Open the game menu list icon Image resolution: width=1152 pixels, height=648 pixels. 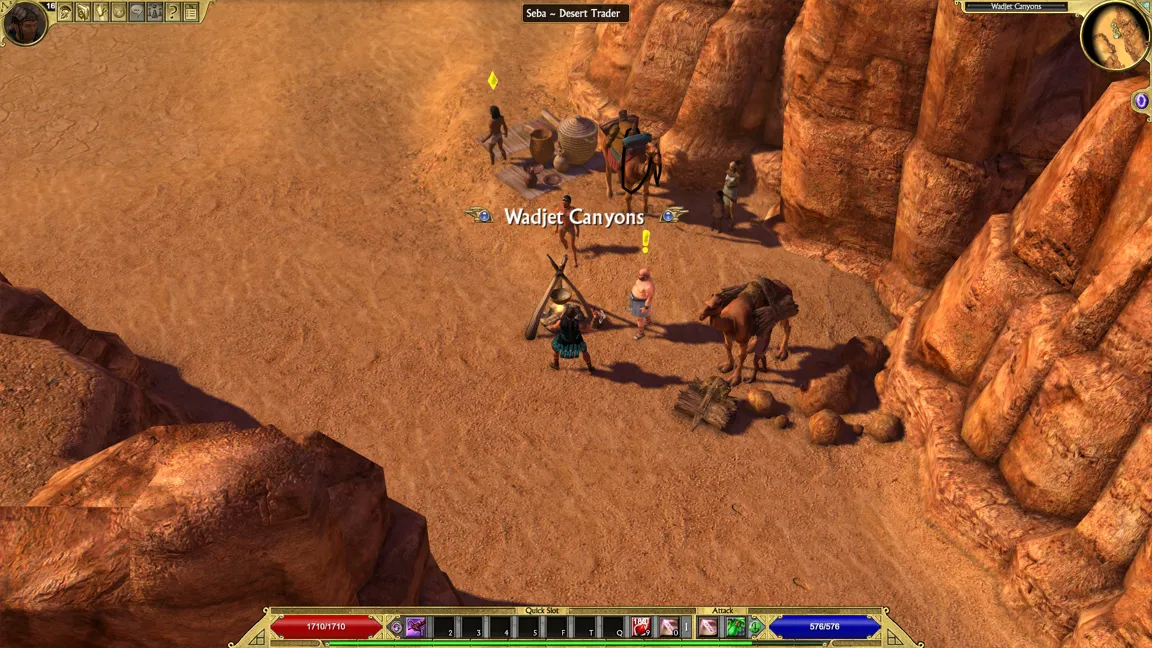[191, 12]
